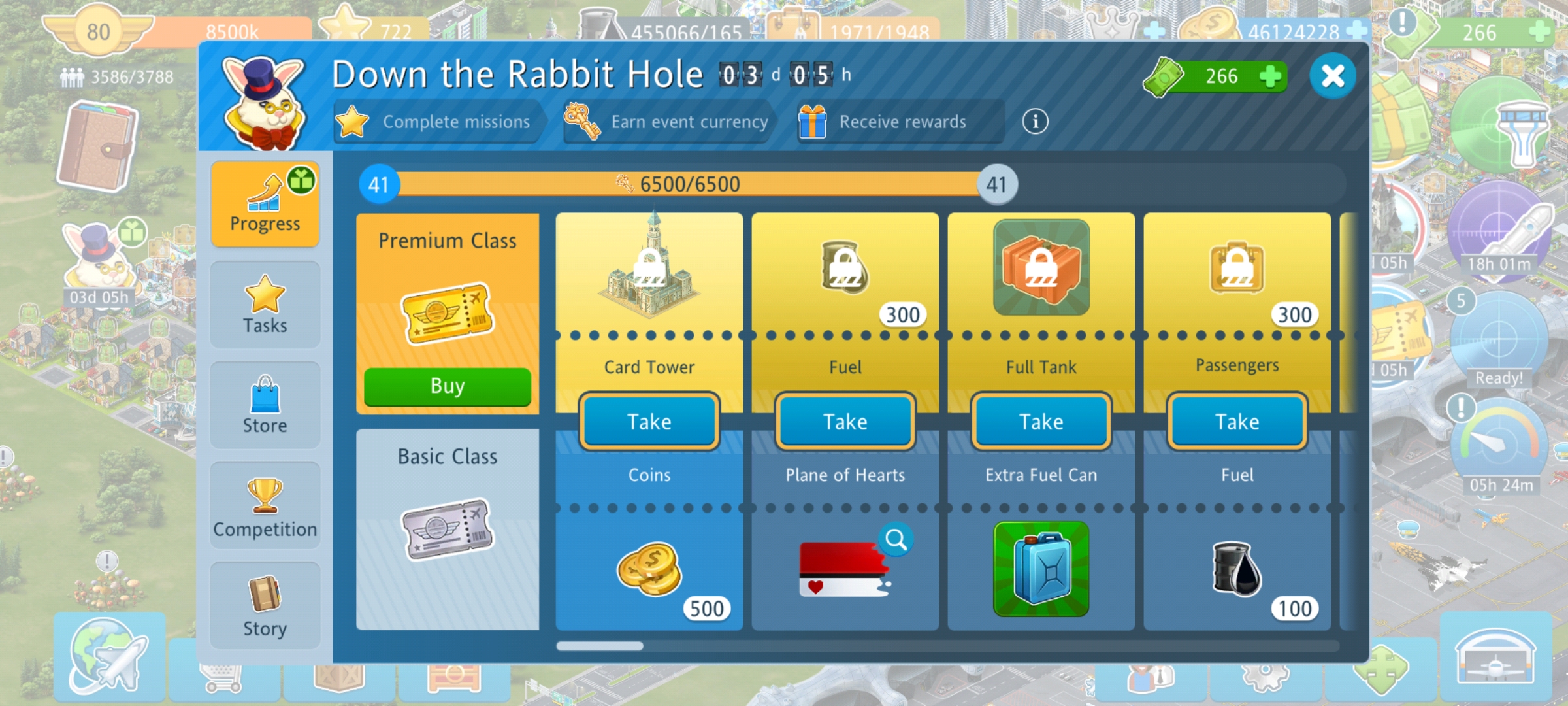
Task: Take the Coins reward
Action: (649, 422)
